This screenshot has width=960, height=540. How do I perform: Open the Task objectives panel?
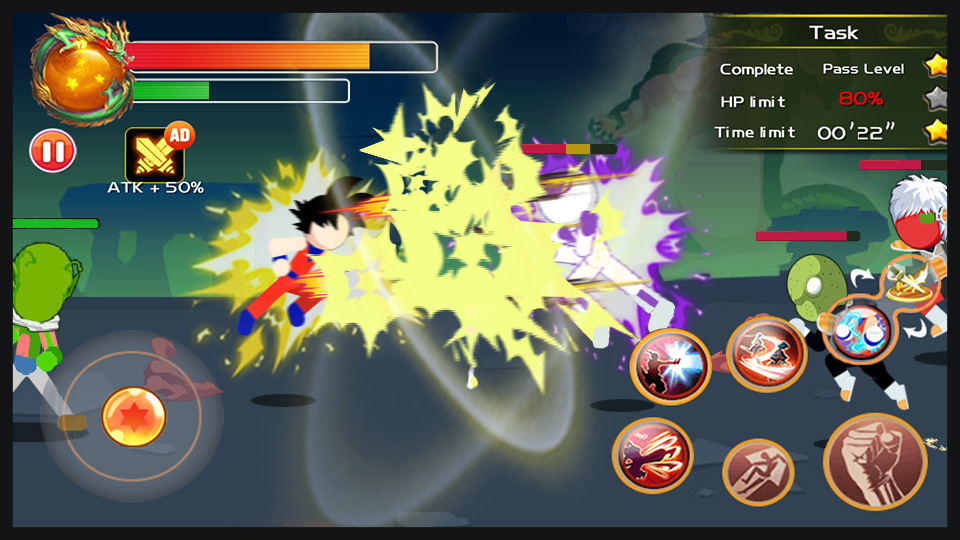(x=833, y=33)
